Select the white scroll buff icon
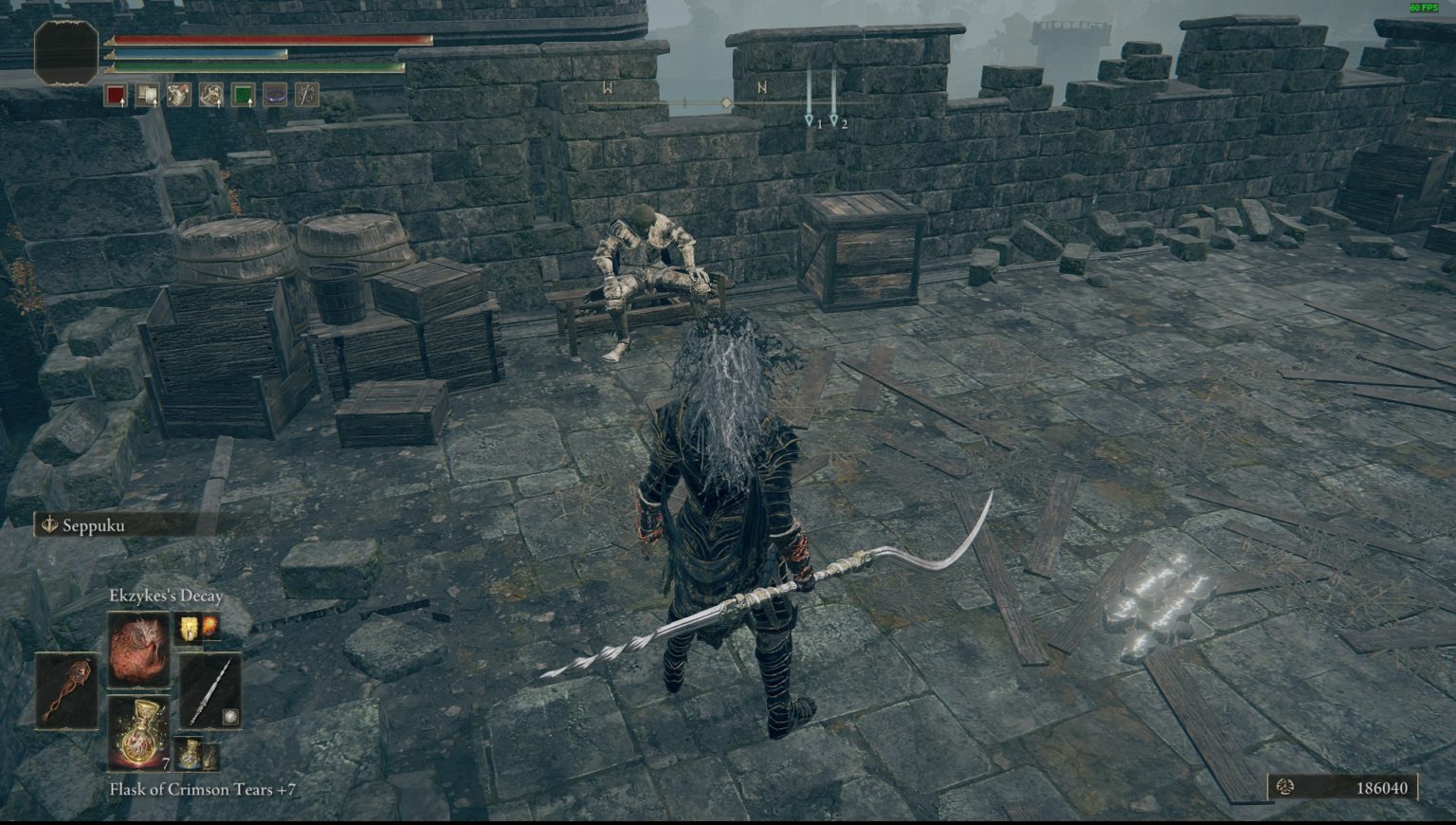The image size is (1456, 825). click(147, 95)
